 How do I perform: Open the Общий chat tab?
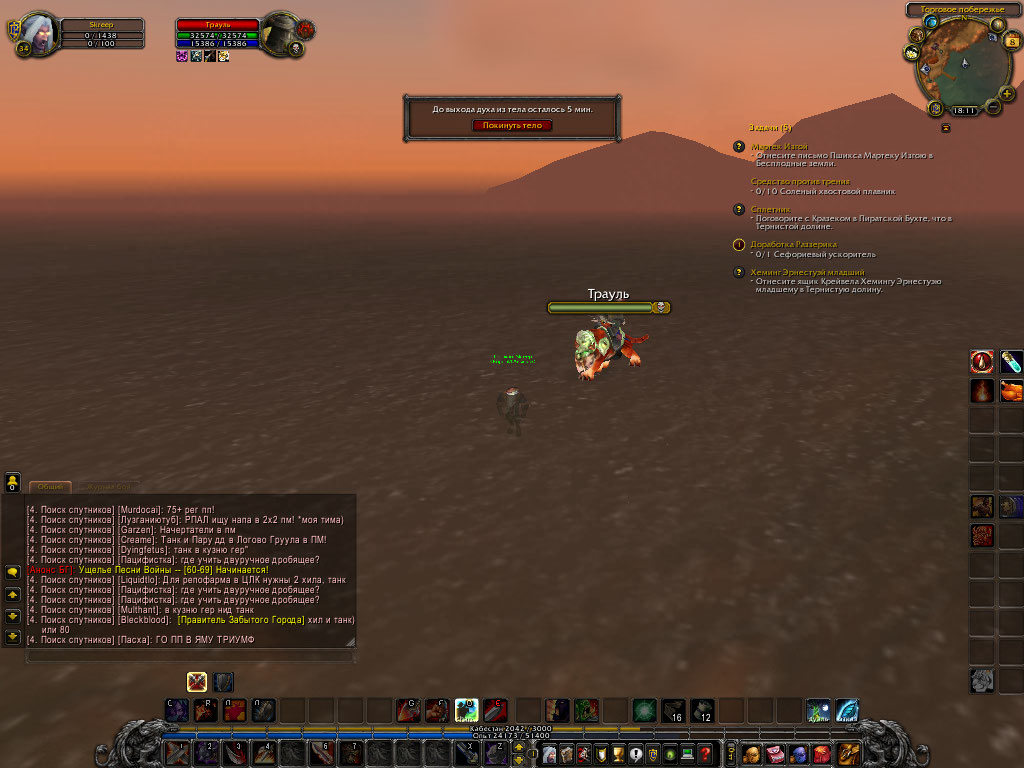(x=48, y=487)
